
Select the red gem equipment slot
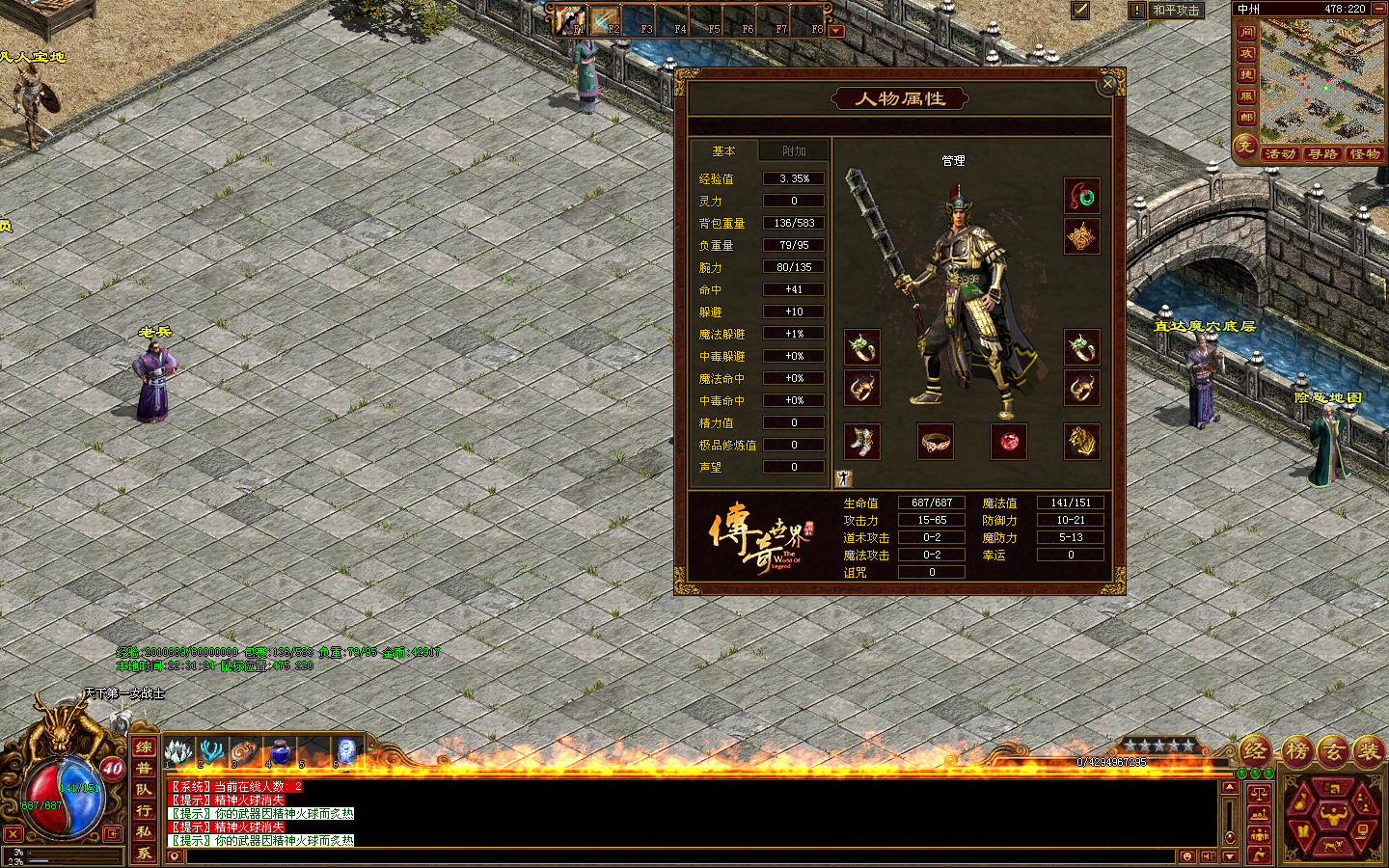(1009, 442)
